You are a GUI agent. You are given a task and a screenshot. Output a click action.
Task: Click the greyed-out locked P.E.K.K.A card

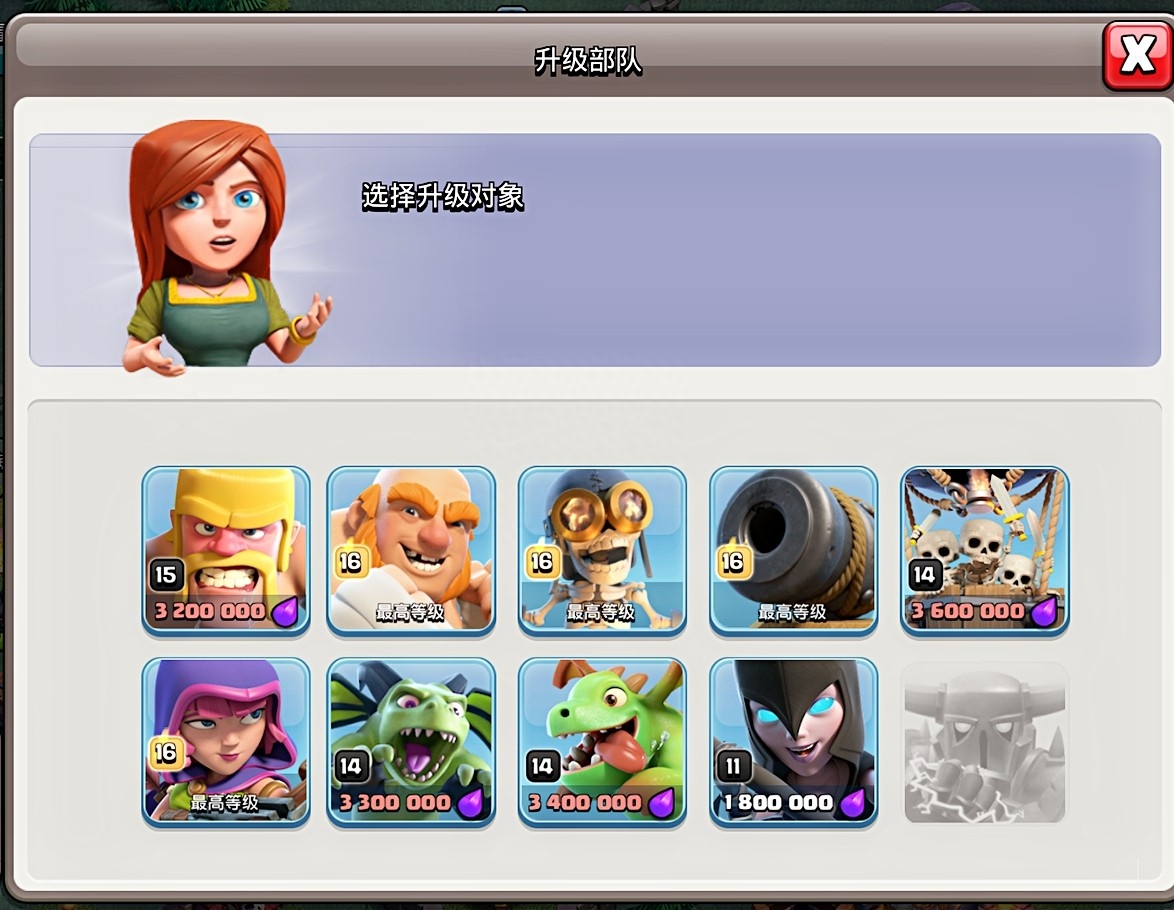coord(985,742)
